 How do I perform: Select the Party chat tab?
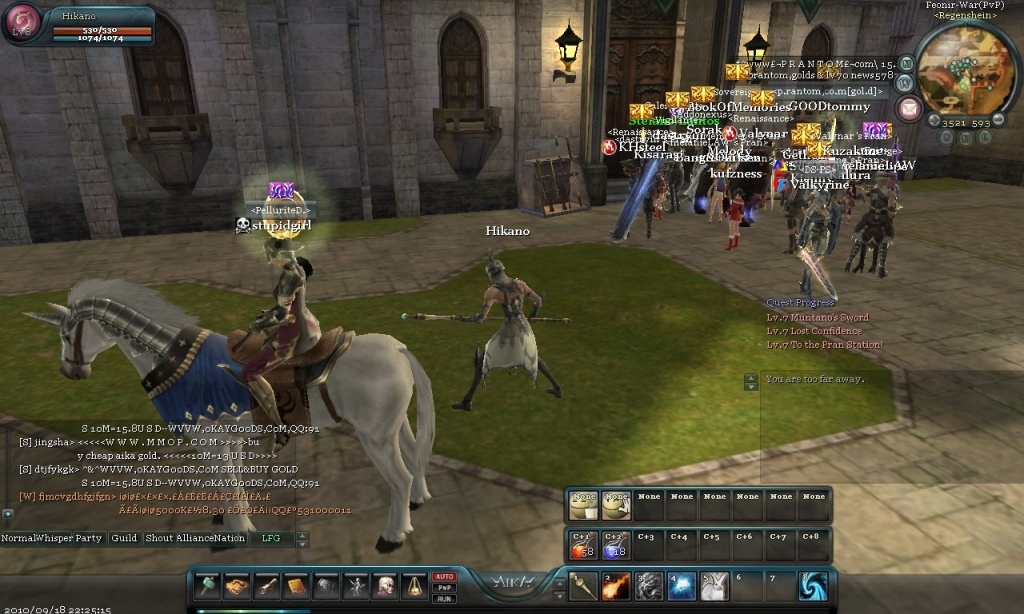(x=89, y=538)
